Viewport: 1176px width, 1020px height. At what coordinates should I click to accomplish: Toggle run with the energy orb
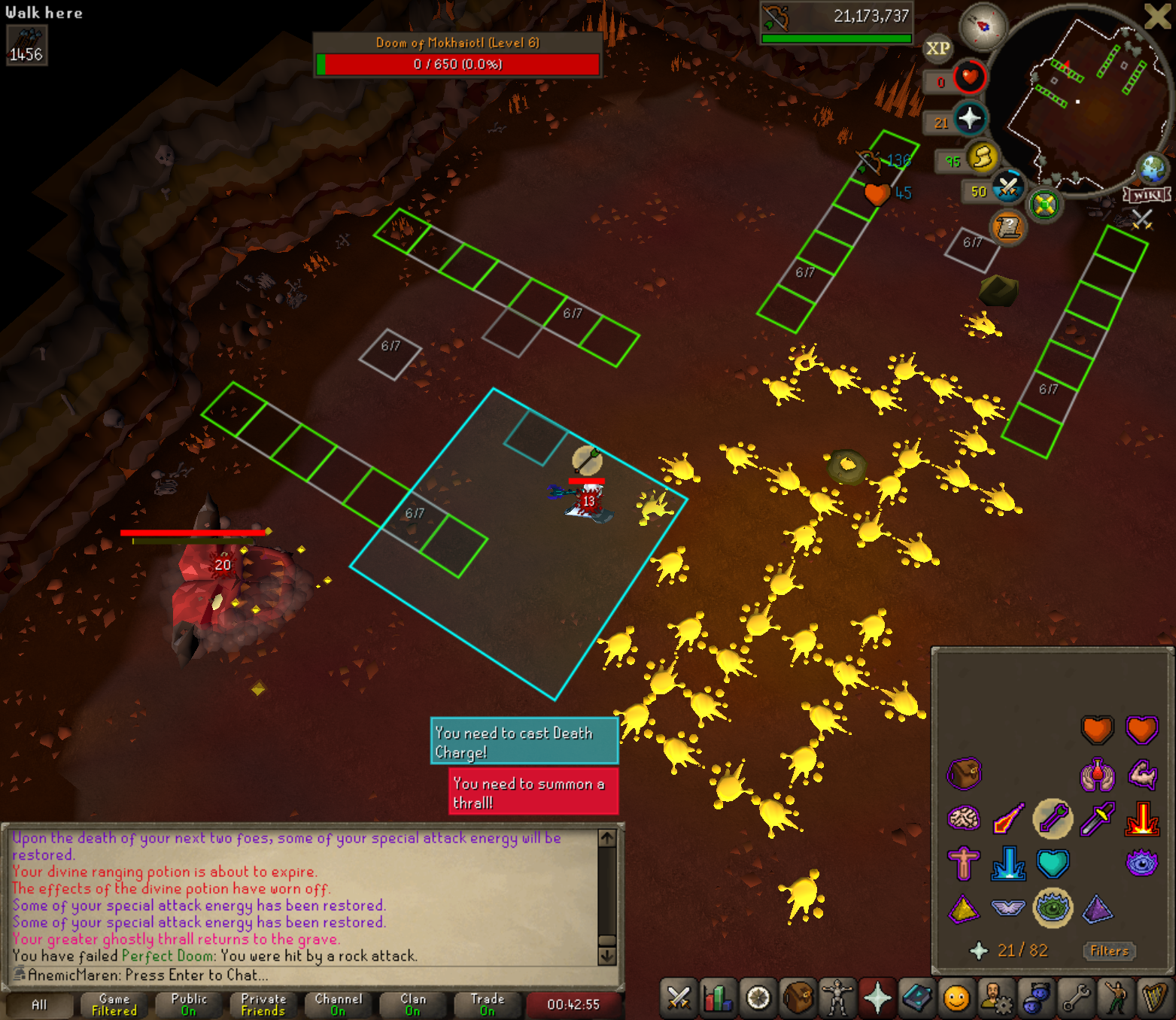click(982, 157)
